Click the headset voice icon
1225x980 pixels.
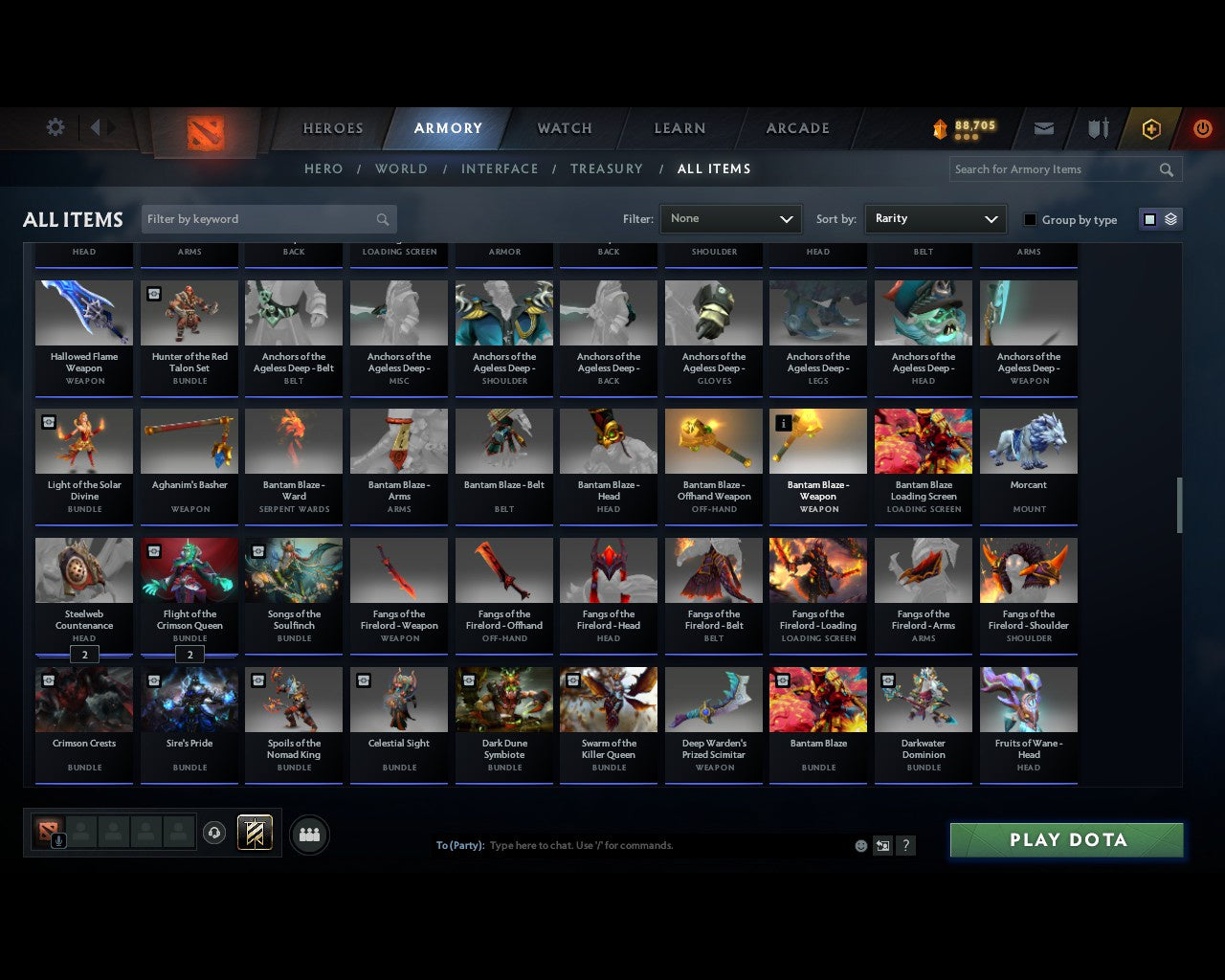(x=215, y=833)
